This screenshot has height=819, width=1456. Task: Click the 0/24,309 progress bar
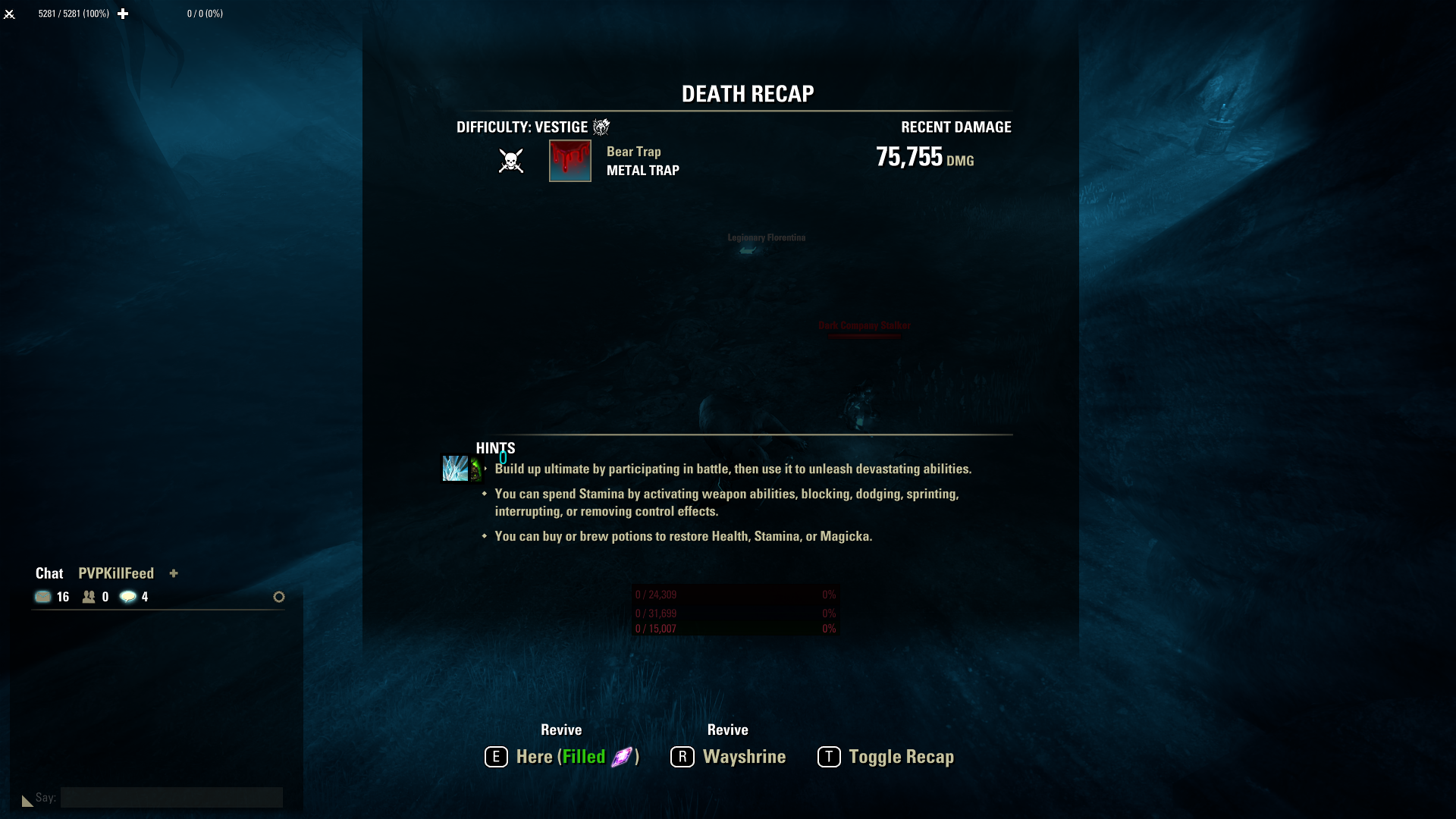click(733, 595)
